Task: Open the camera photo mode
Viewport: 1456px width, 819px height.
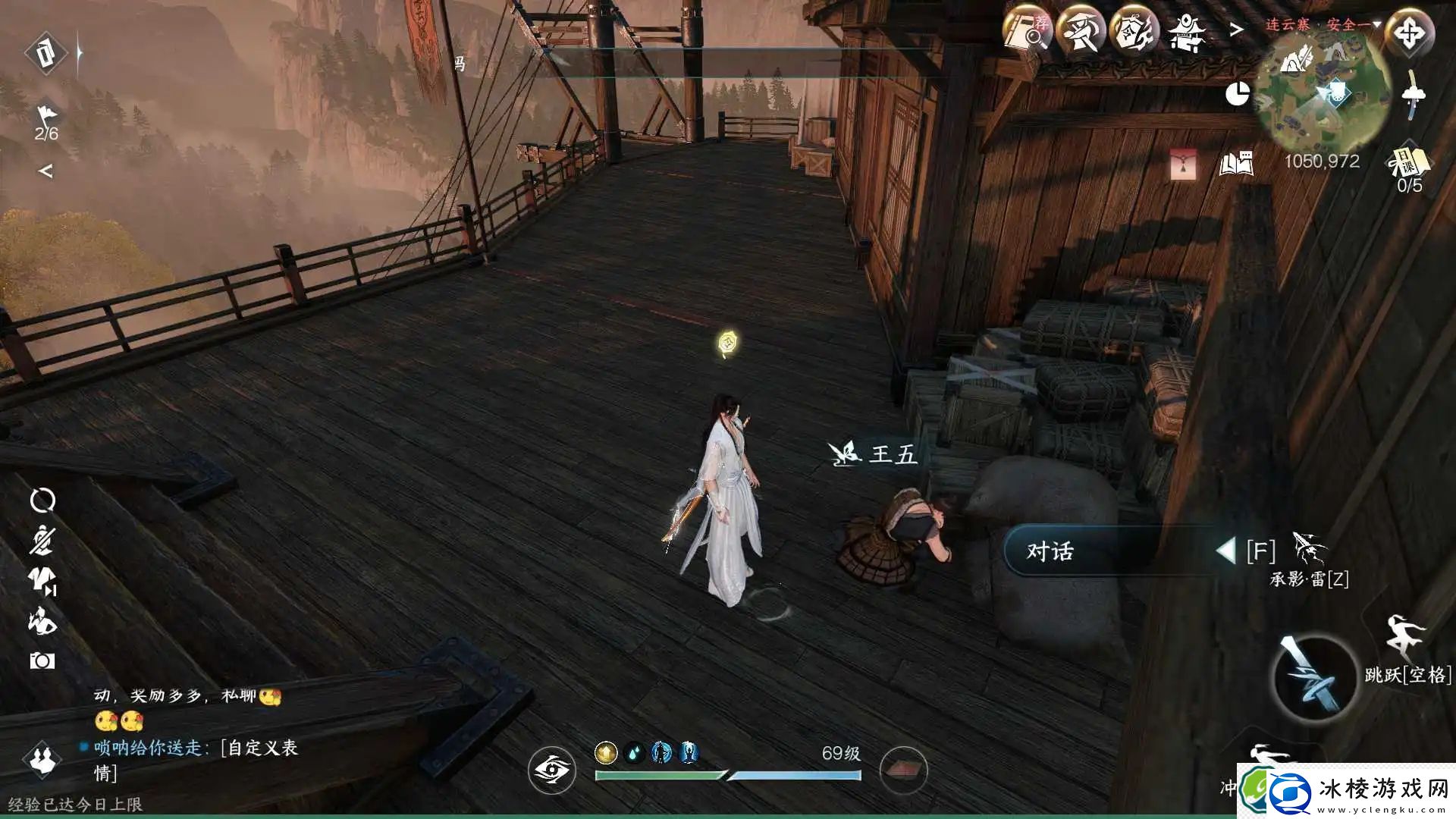Action: pos(42,661)
